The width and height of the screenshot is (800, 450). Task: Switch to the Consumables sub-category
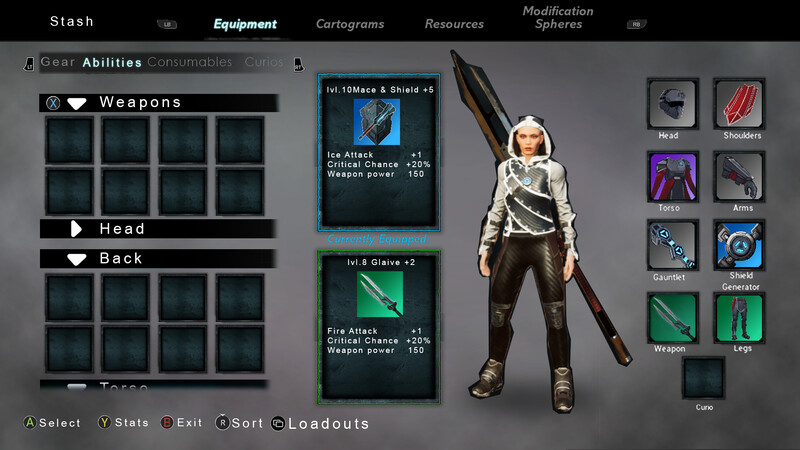[x=189, y=62]
